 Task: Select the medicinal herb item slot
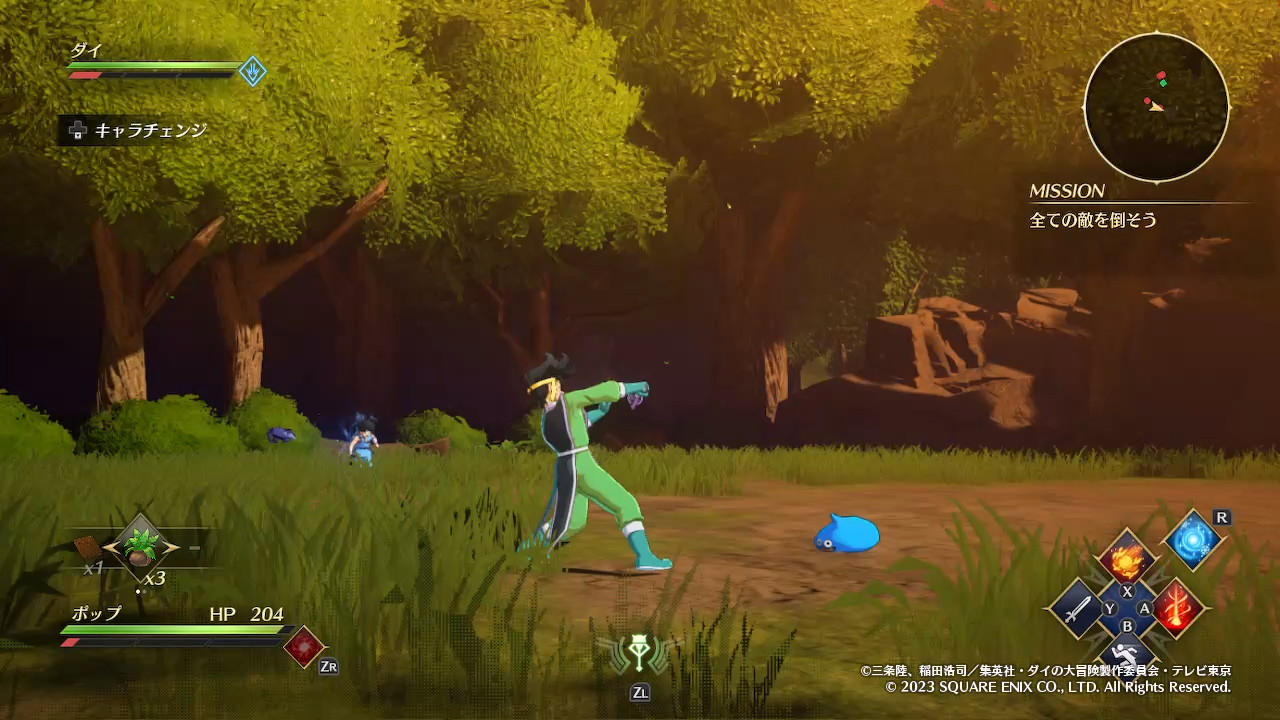click(x=139, y=545)
